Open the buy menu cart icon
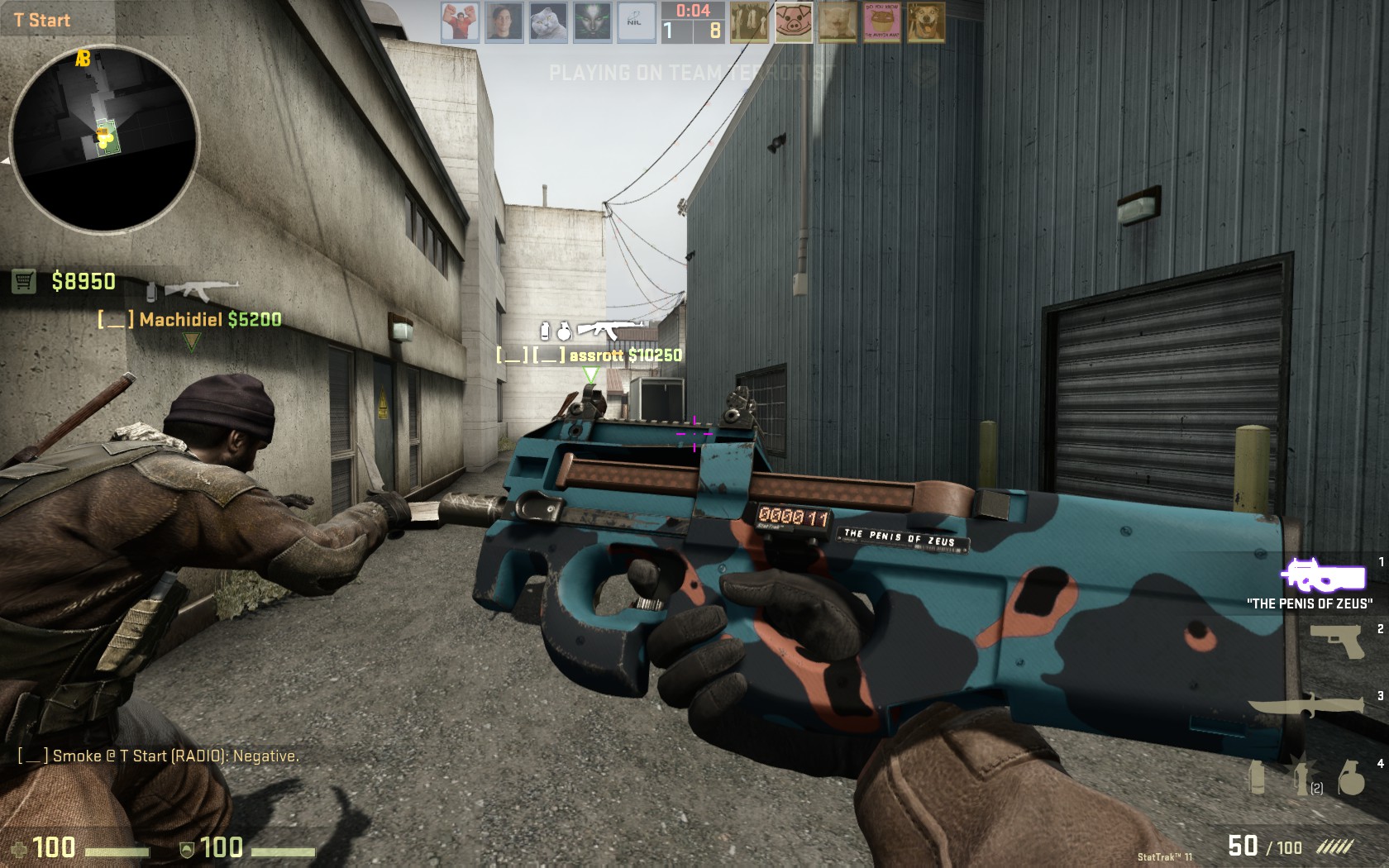The width and height of the screenshot is (1389, 868). click(24, 282)
